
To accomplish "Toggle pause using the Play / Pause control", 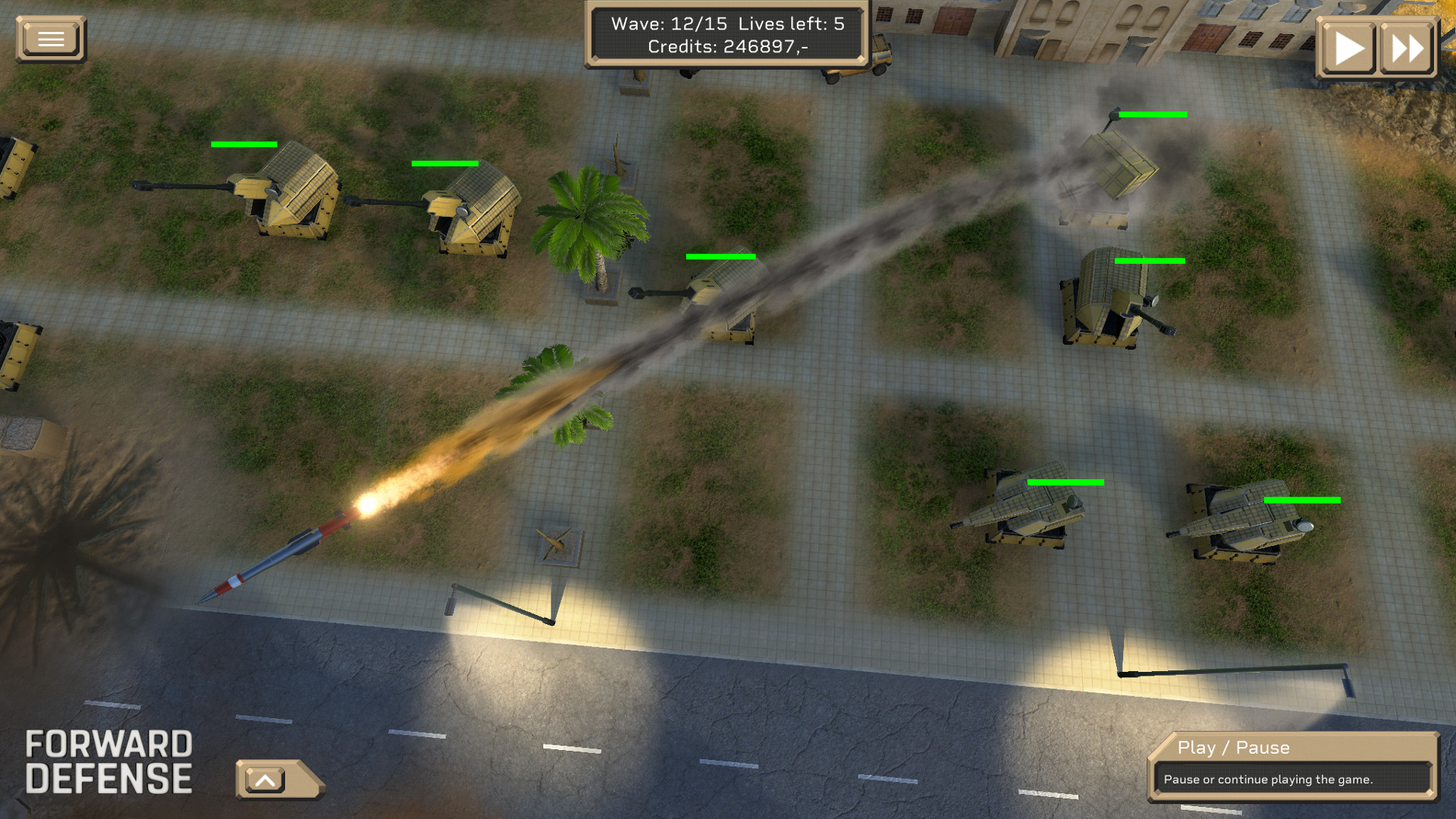I will (x=1348, y=47).
